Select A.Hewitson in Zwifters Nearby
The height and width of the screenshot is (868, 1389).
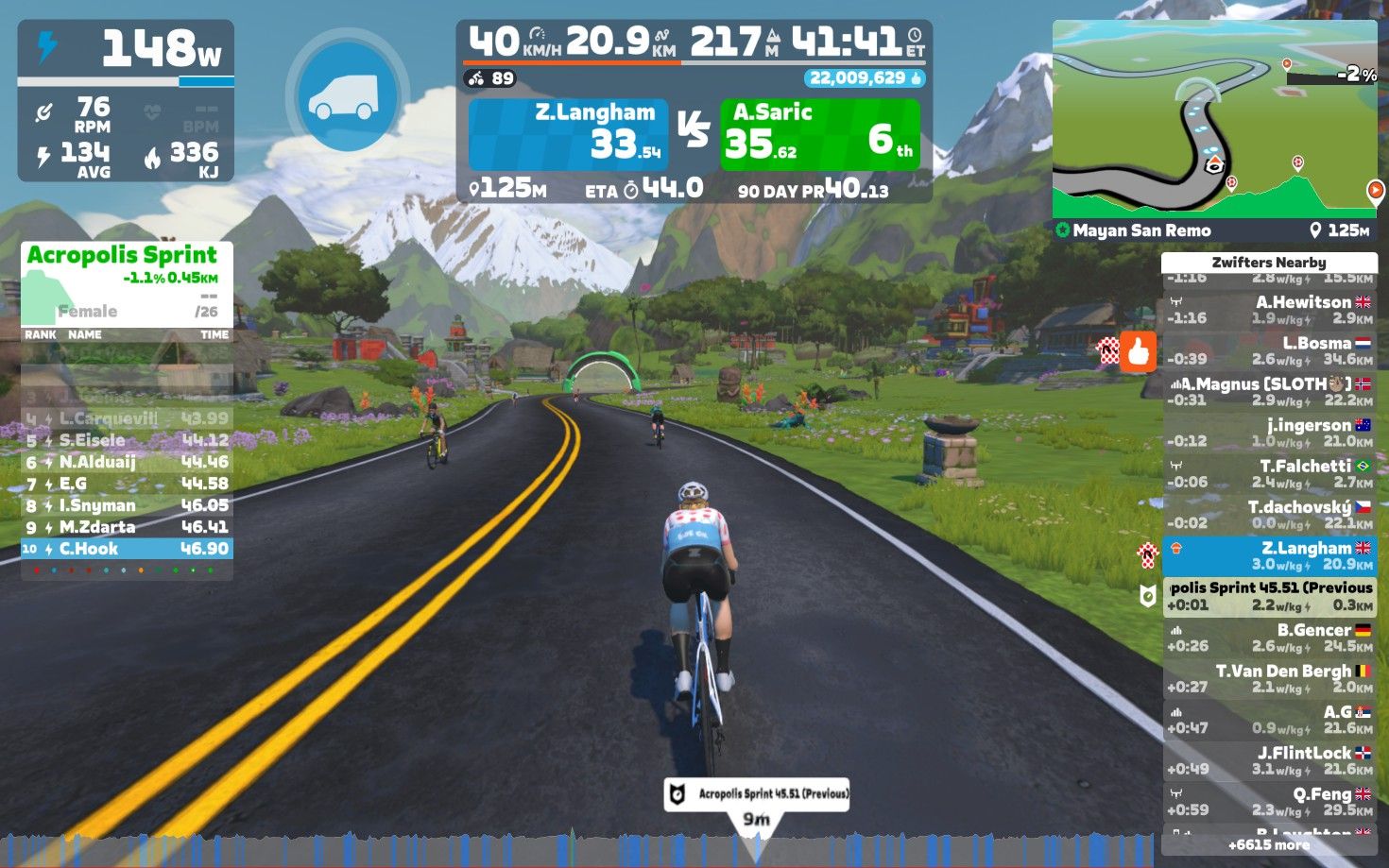click(1268, 310)
